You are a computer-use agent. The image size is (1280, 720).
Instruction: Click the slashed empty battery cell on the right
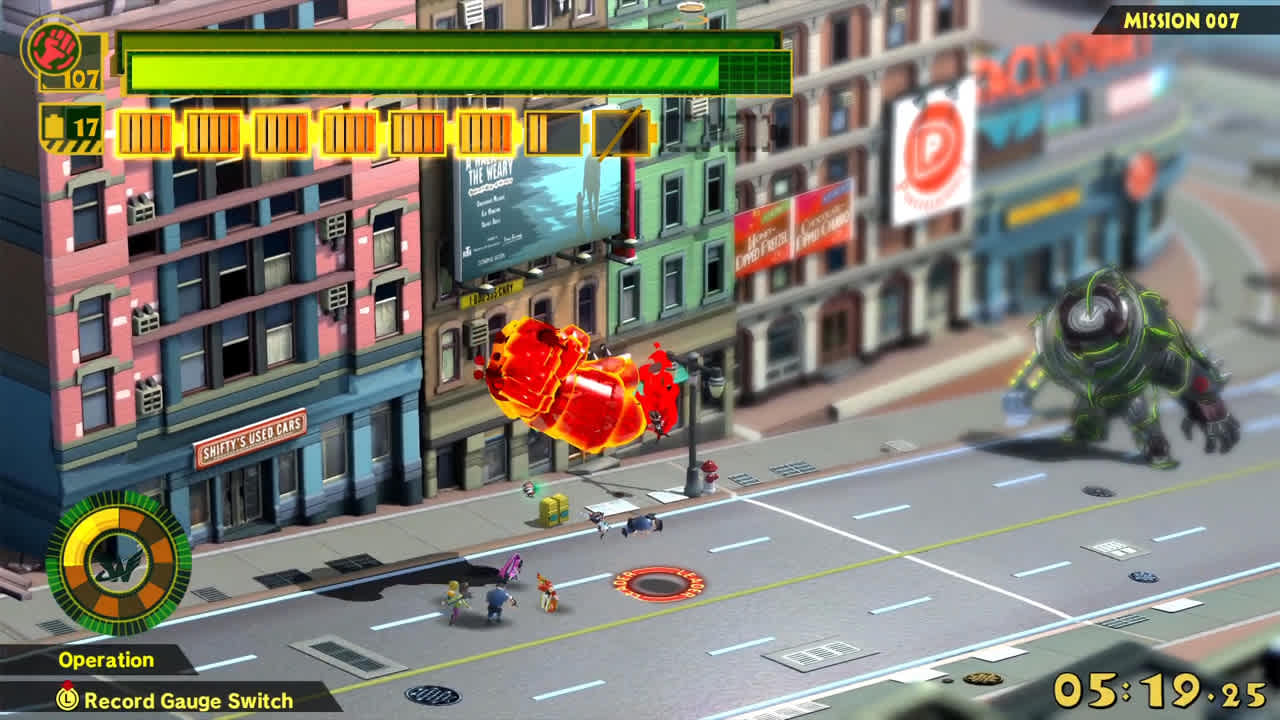pos(622,132)
